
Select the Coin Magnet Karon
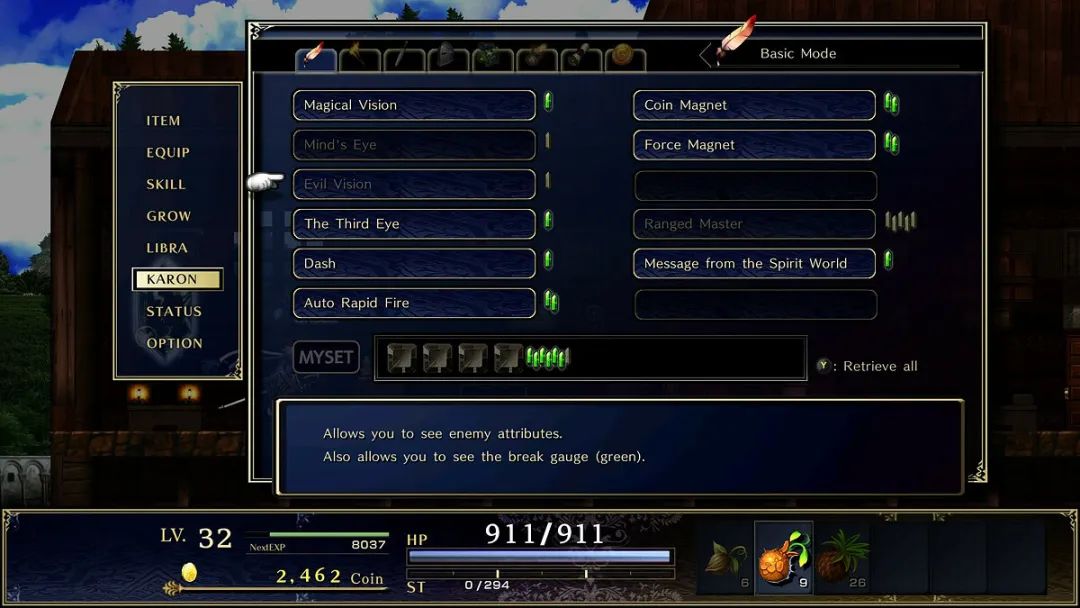[755, 105]
